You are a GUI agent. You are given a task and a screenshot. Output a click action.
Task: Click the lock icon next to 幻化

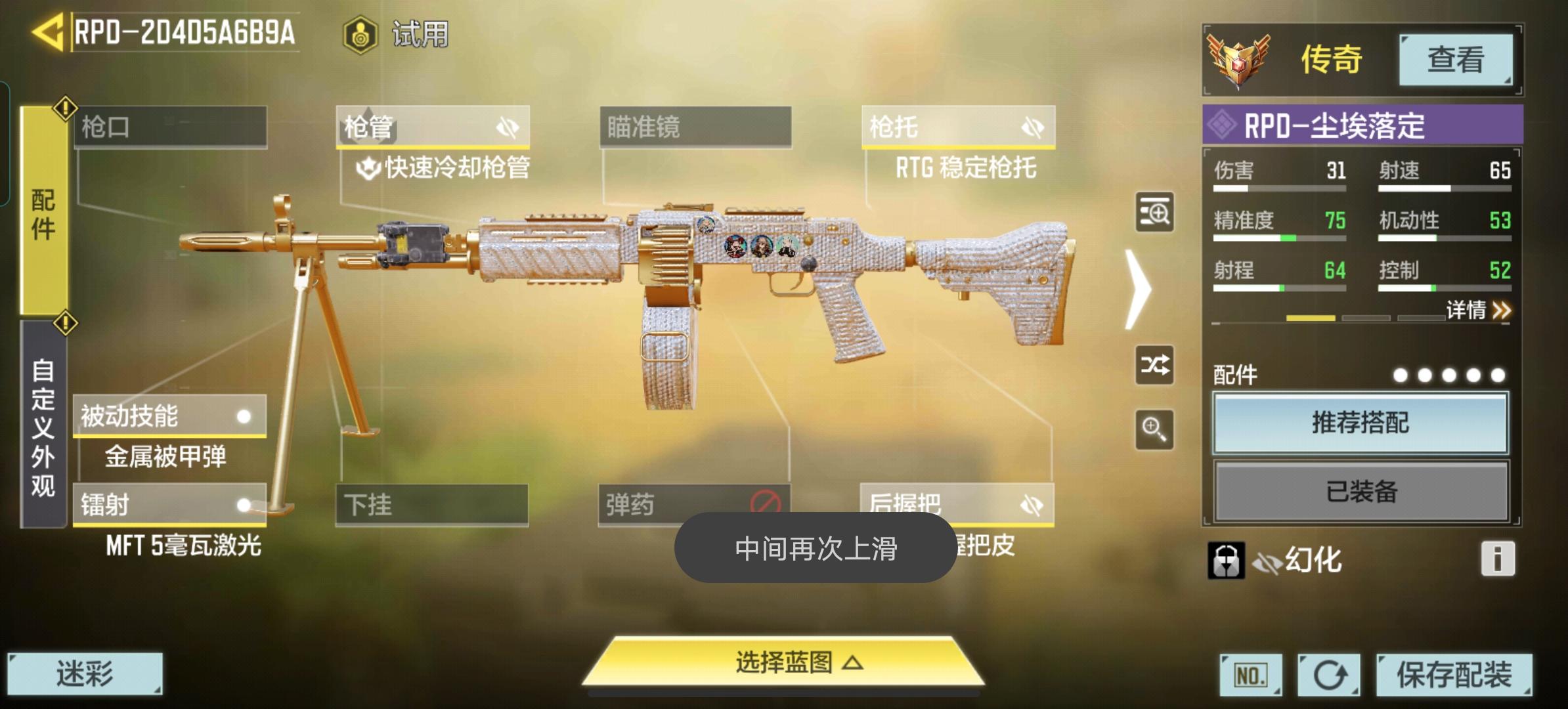[1227, 560]
